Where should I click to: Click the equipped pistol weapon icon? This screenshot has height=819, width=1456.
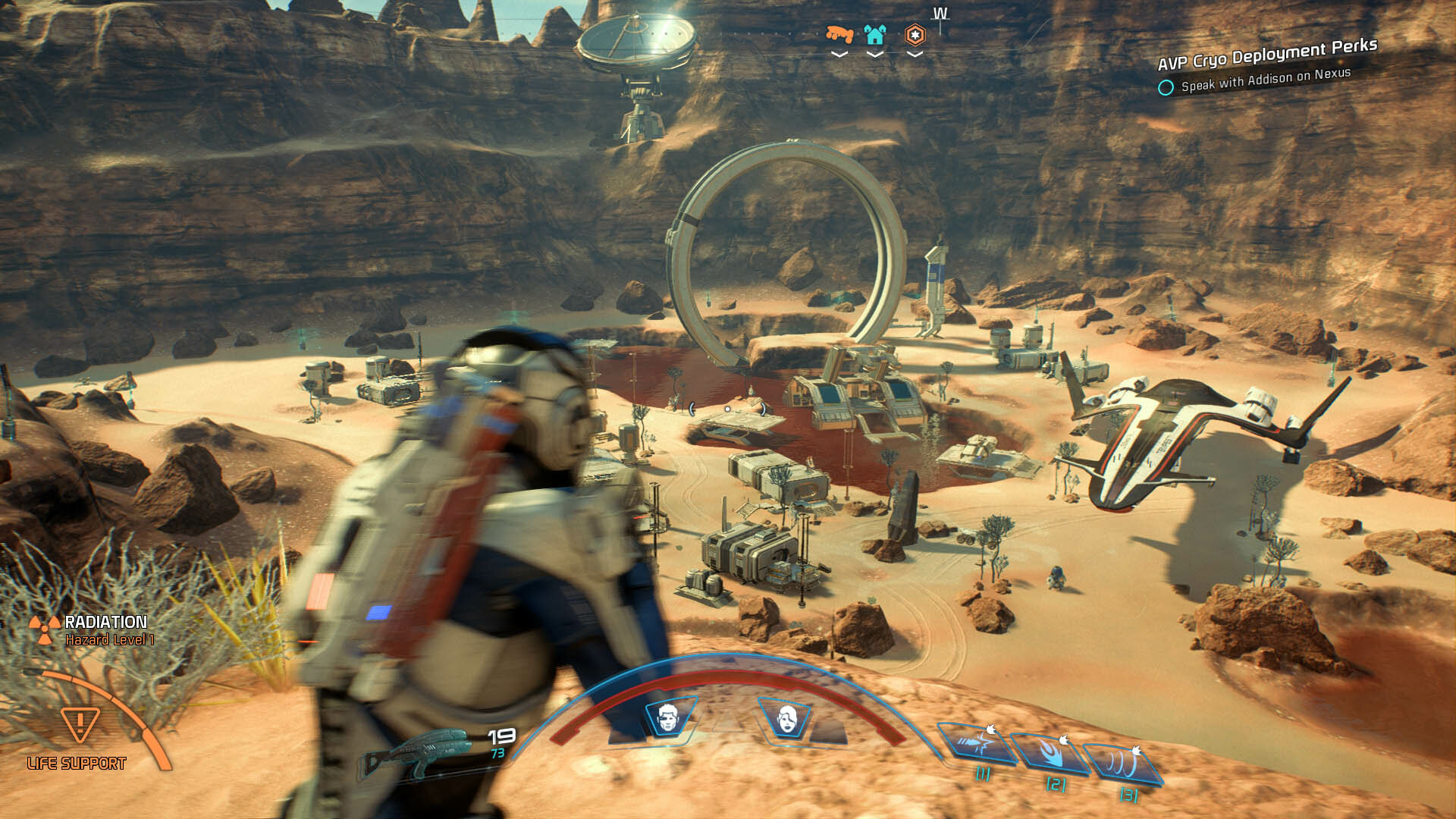tap(425, 751)
